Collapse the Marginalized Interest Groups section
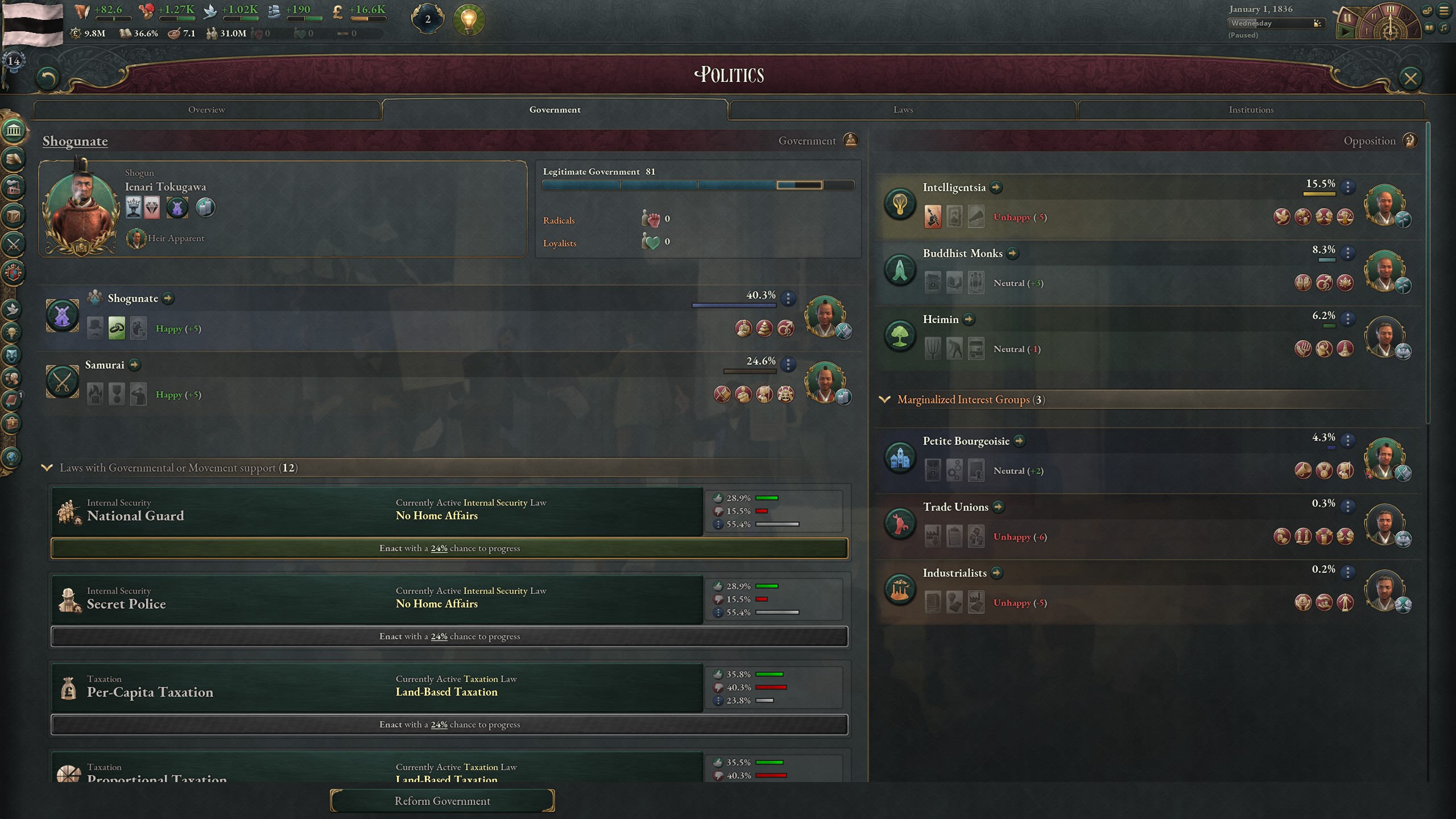 (x=886, y=399)
